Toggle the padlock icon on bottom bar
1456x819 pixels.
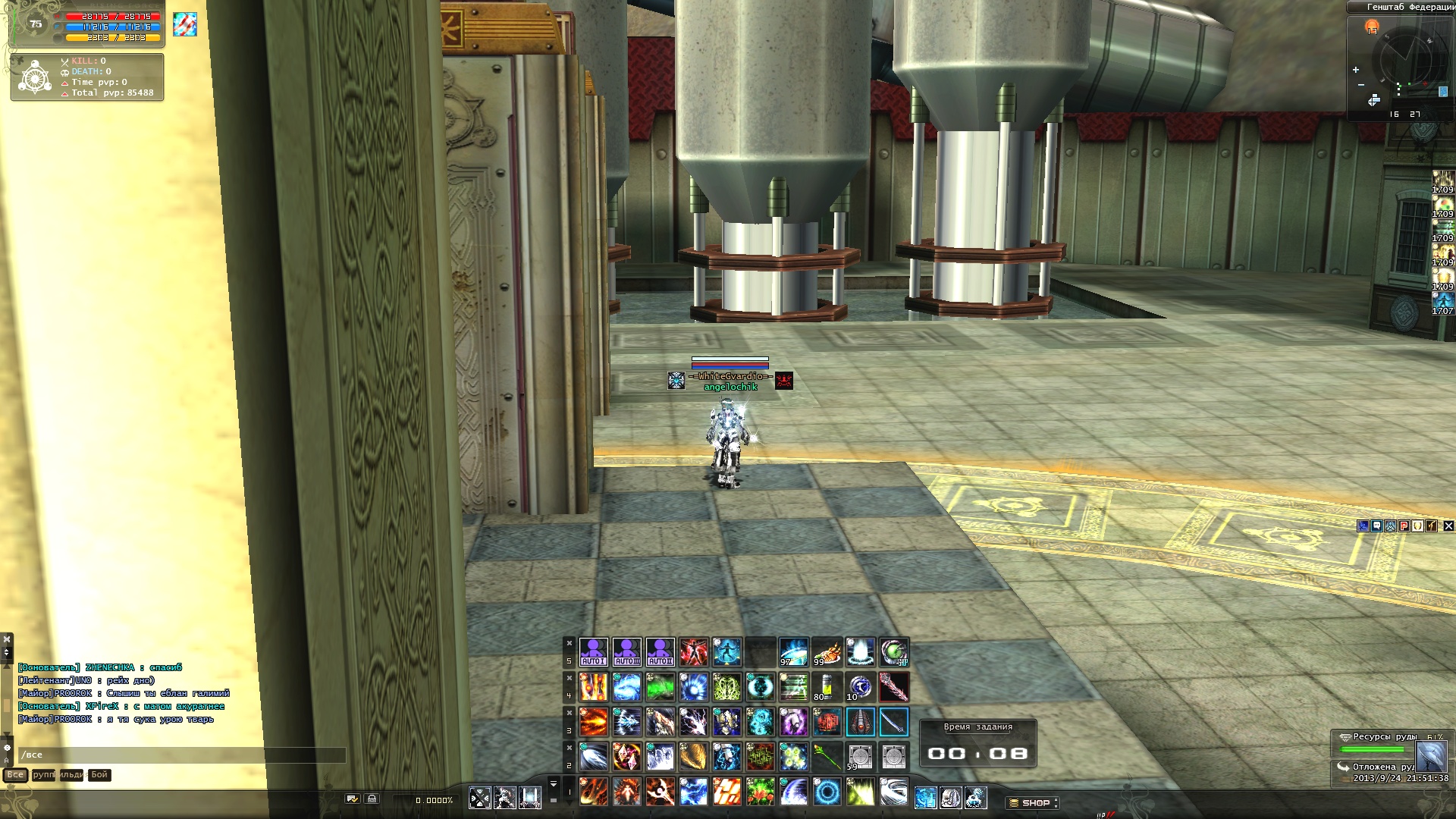click(372, 799)
